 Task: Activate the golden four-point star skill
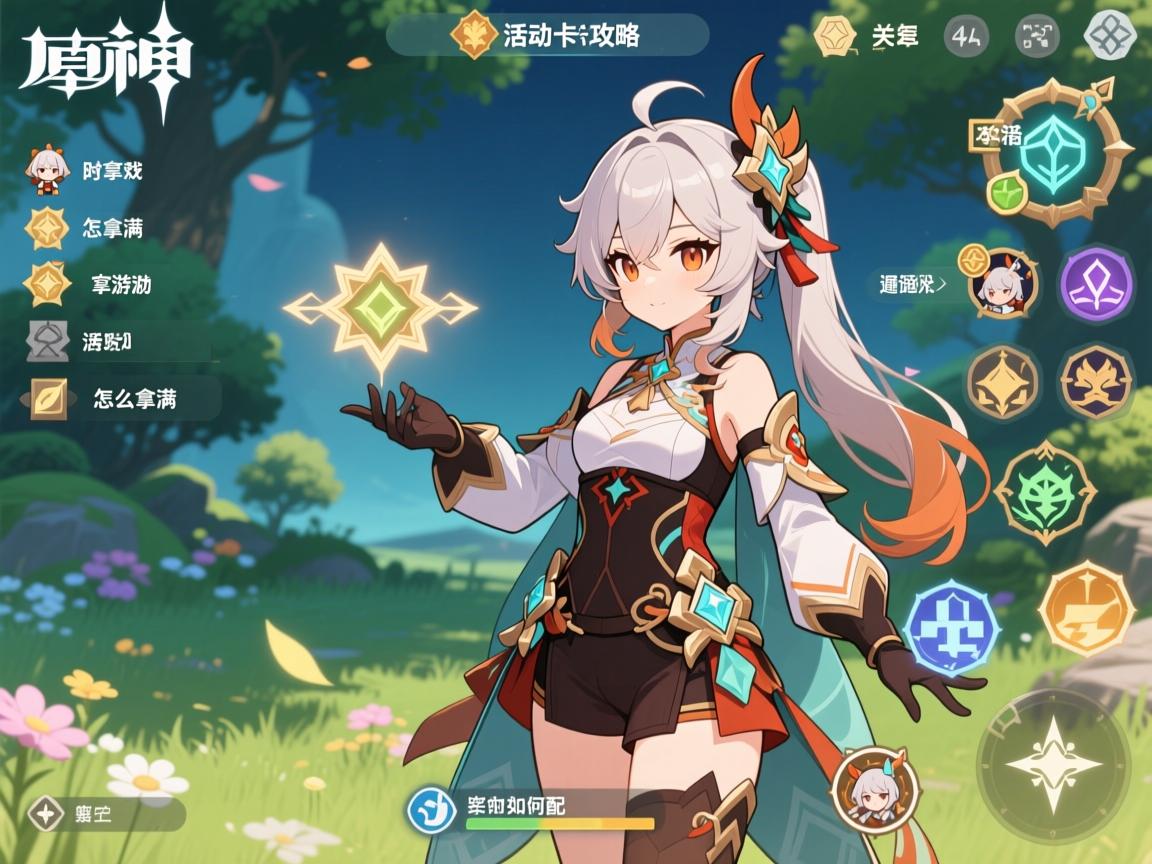1003,382
